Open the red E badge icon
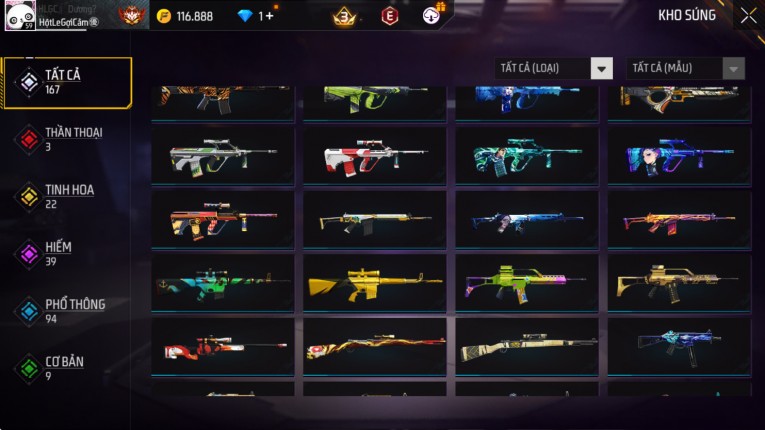765x430 pixels. [x=389, y=16]
